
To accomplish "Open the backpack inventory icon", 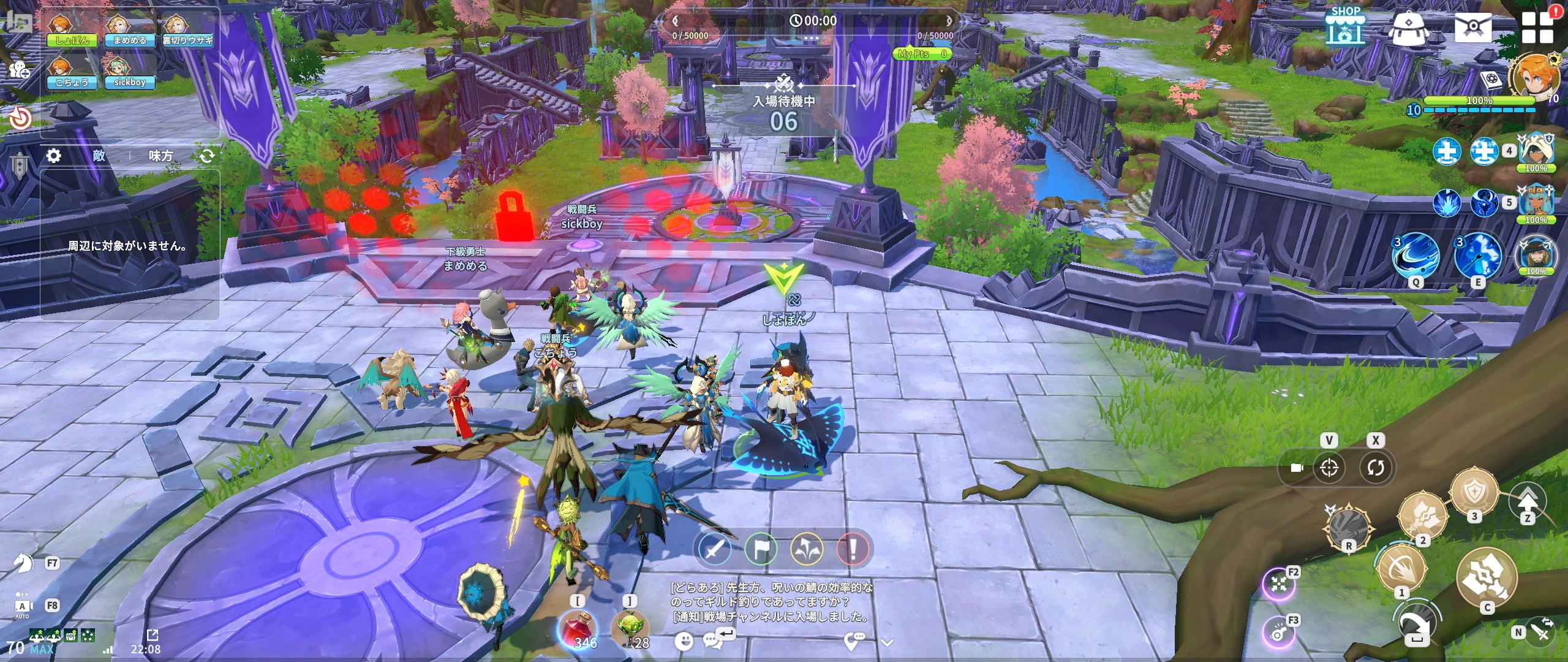I will (x=1409, y=28).
